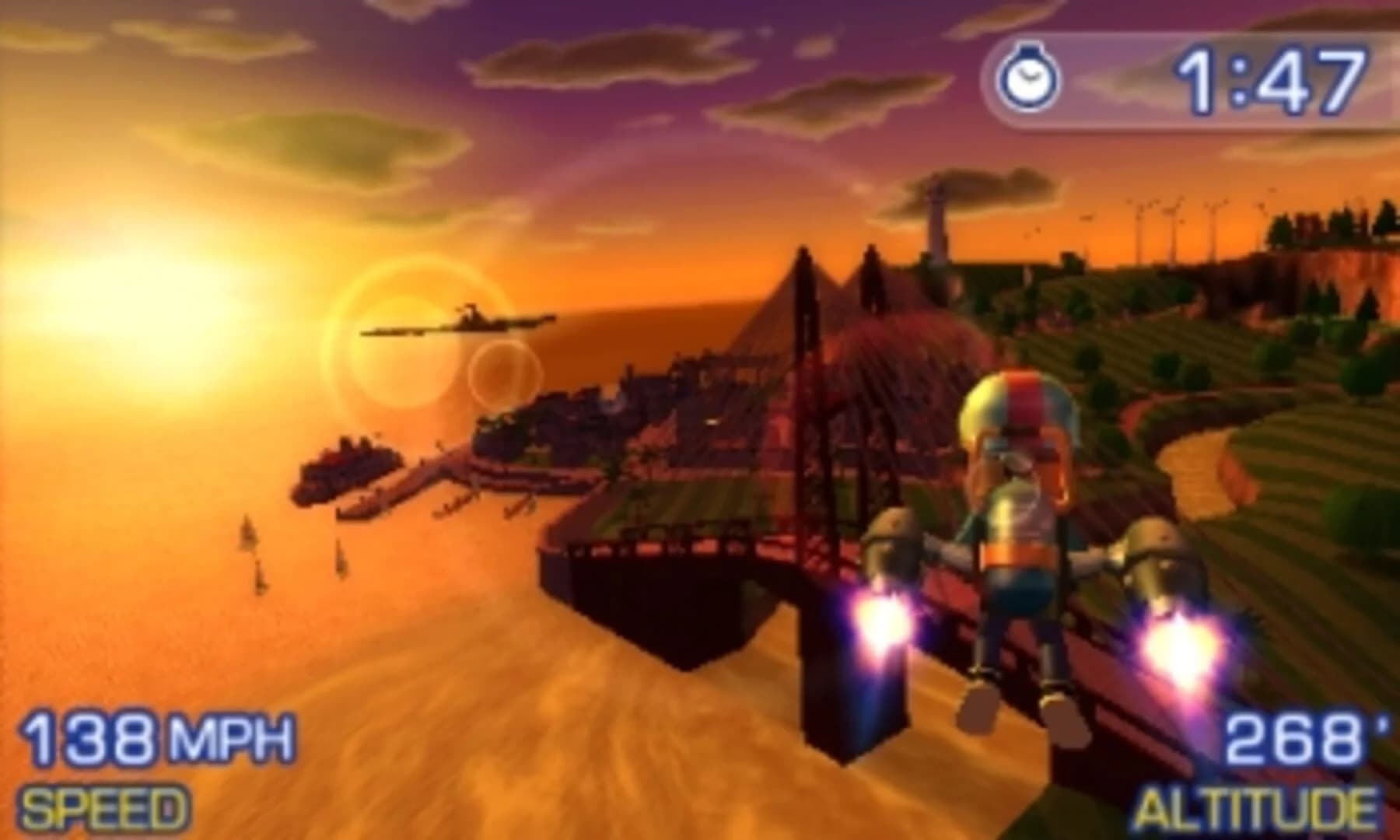Image resolution: width=1400 pixels, height=840 pixels.
Task: Select the ALTITUDE label
Action: 1260,809
